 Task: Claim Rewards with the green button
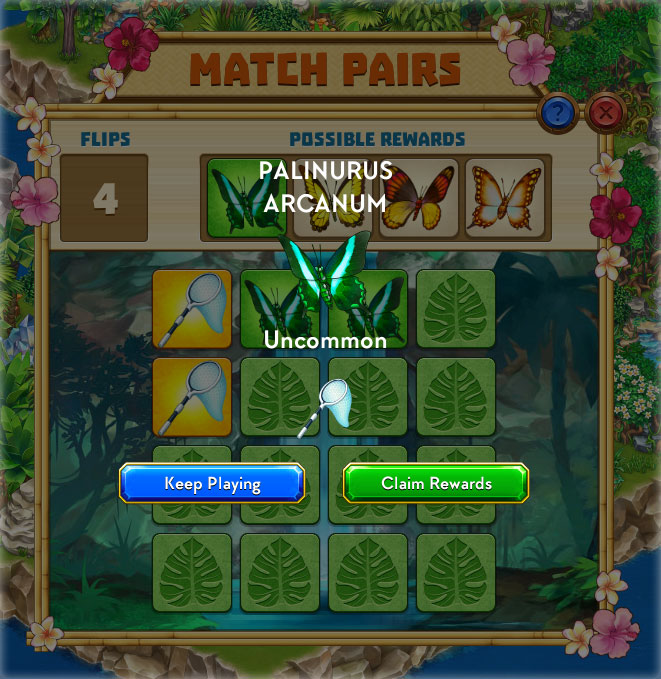click(x=436, y=483)
